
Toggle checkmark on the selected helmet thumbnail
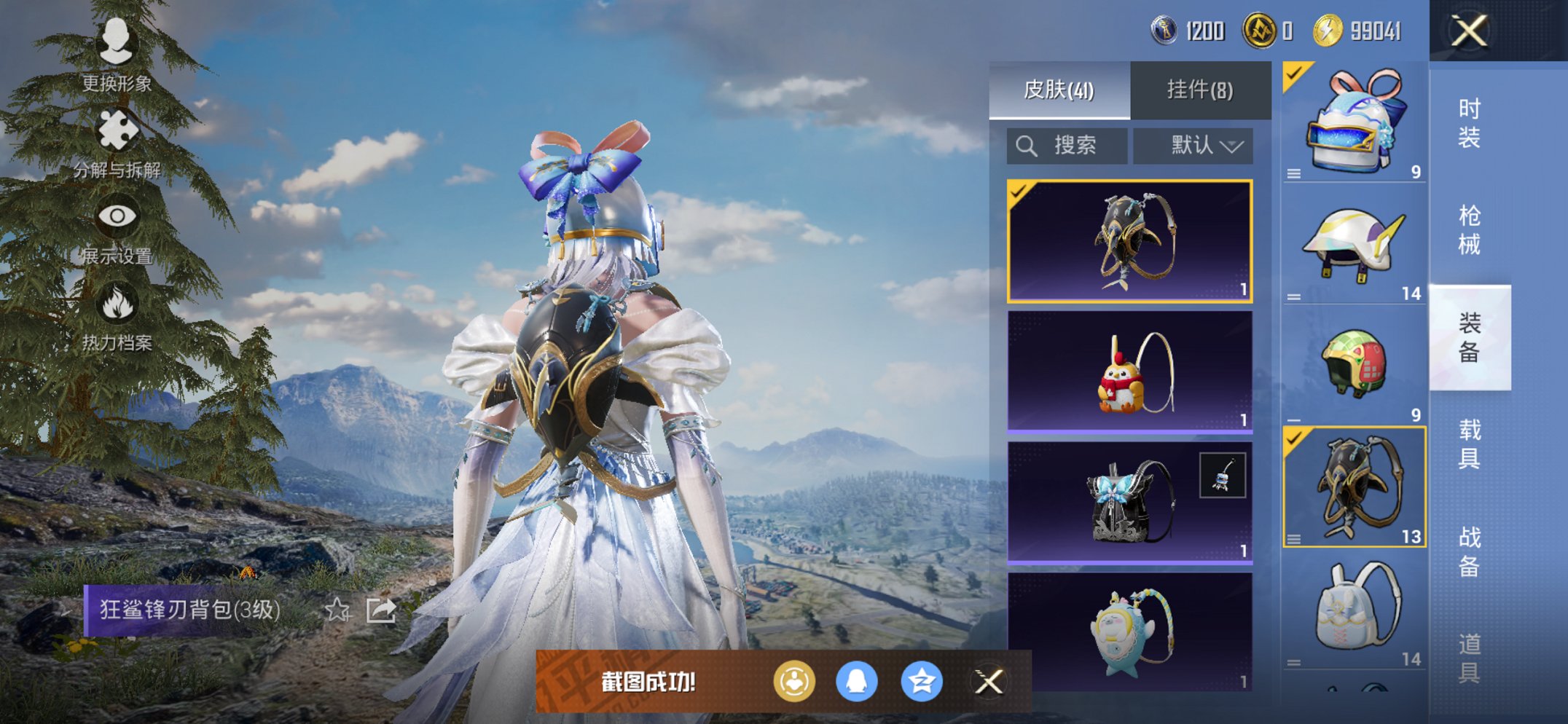coord(1293,73)
